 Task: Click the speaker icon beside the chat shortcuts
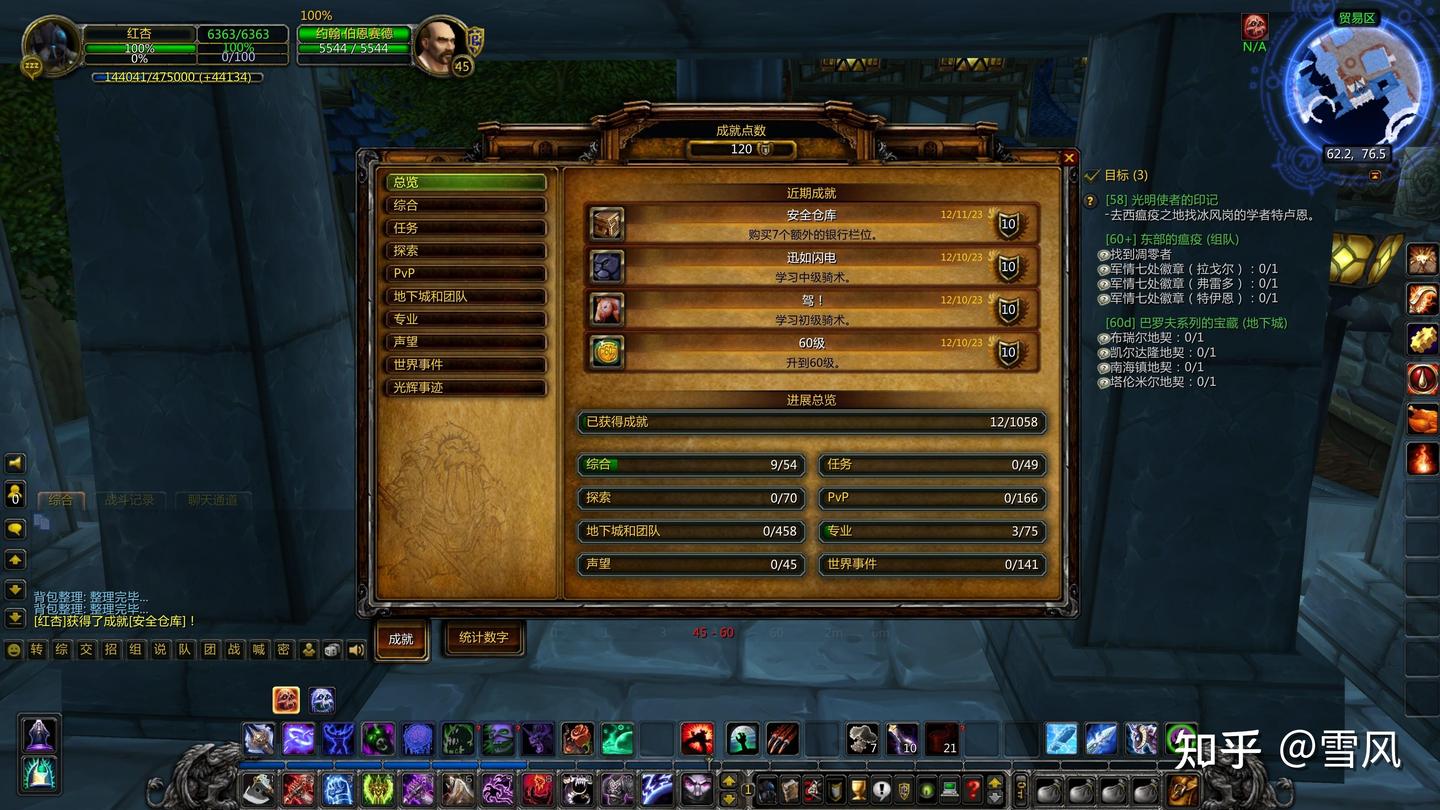pyautogui.click(x=355, y=649)
